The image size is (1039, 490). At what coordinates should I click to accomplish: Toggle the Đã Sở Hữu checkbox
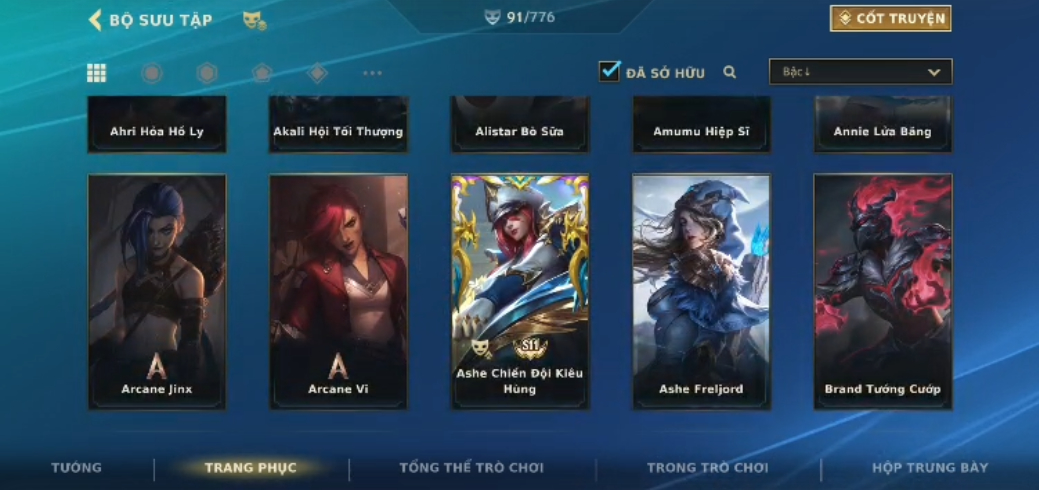[610, 72]
